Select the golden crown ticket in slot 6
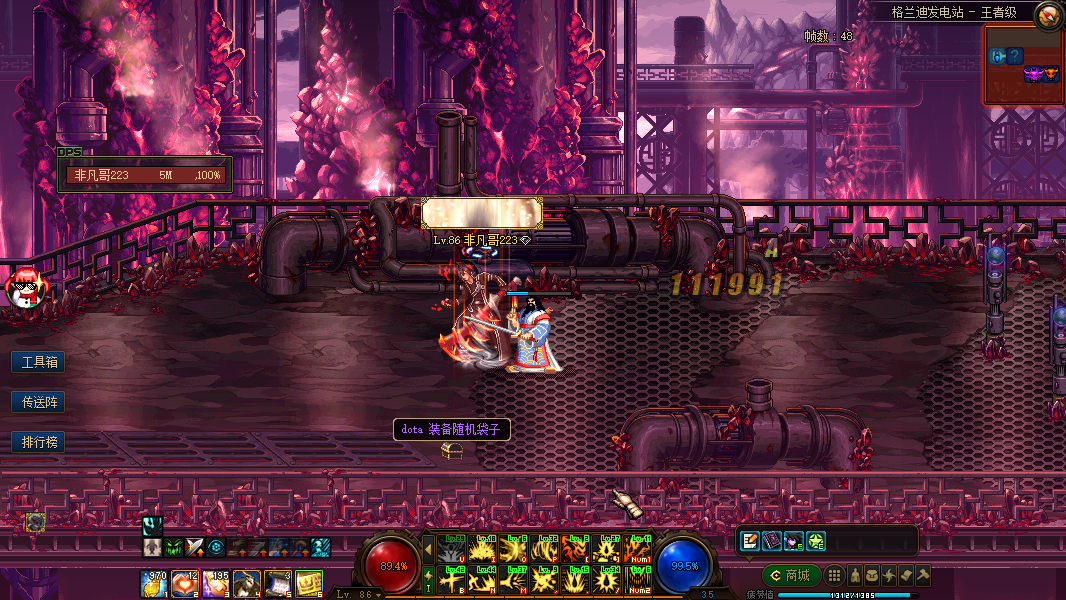The image size is (1066, 600). (308, 583)
